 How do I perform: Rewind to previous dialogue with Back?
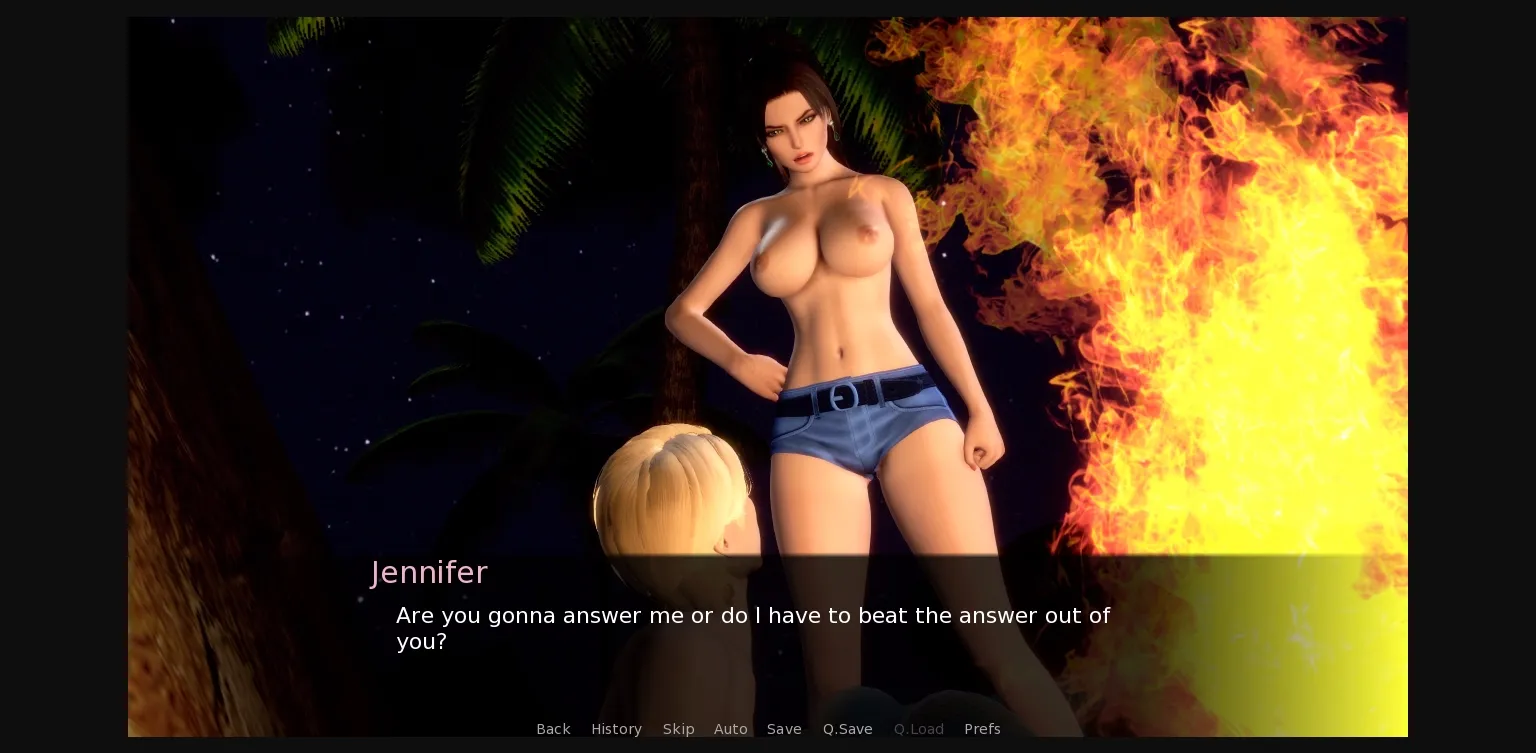coord(553,729)
